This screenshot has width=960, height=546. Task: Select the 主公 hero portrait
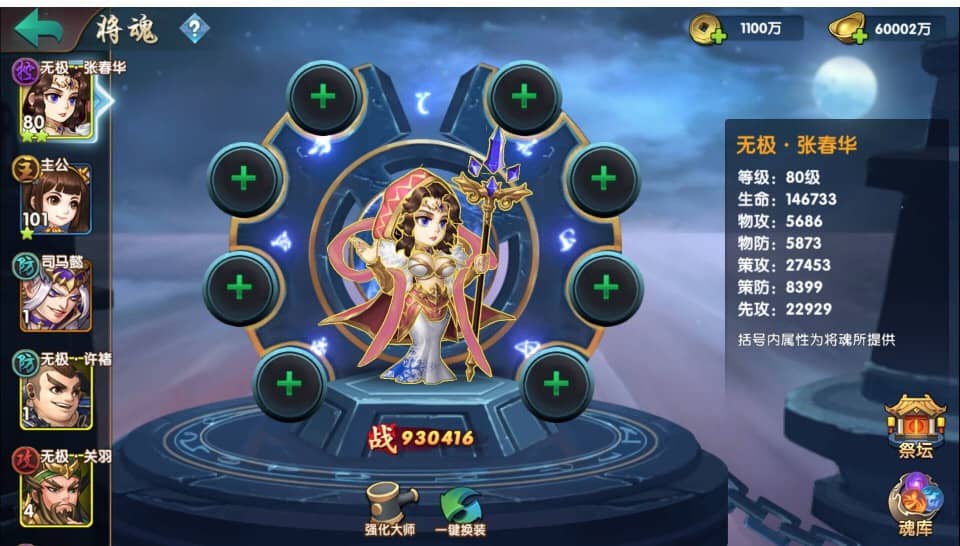tap(57, 197)
